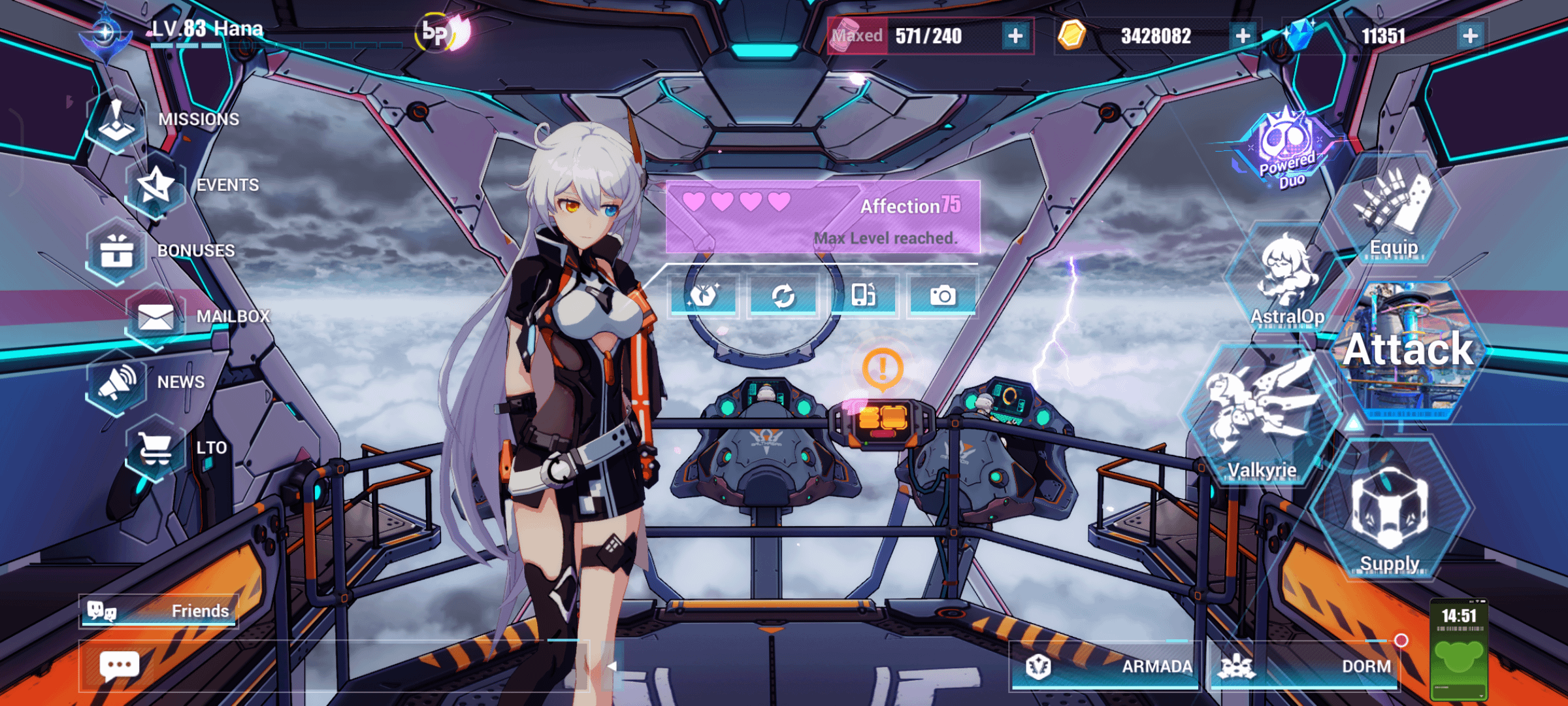This screenshot has width=1568, height=706.
Task: Open the Events menu
Action: coord(155,186)
